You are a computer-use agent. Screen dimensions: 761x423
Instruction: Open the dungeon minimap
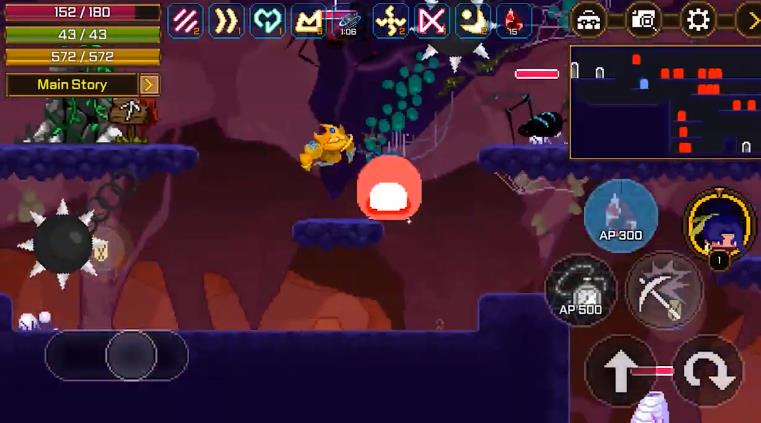coord(665,102)
